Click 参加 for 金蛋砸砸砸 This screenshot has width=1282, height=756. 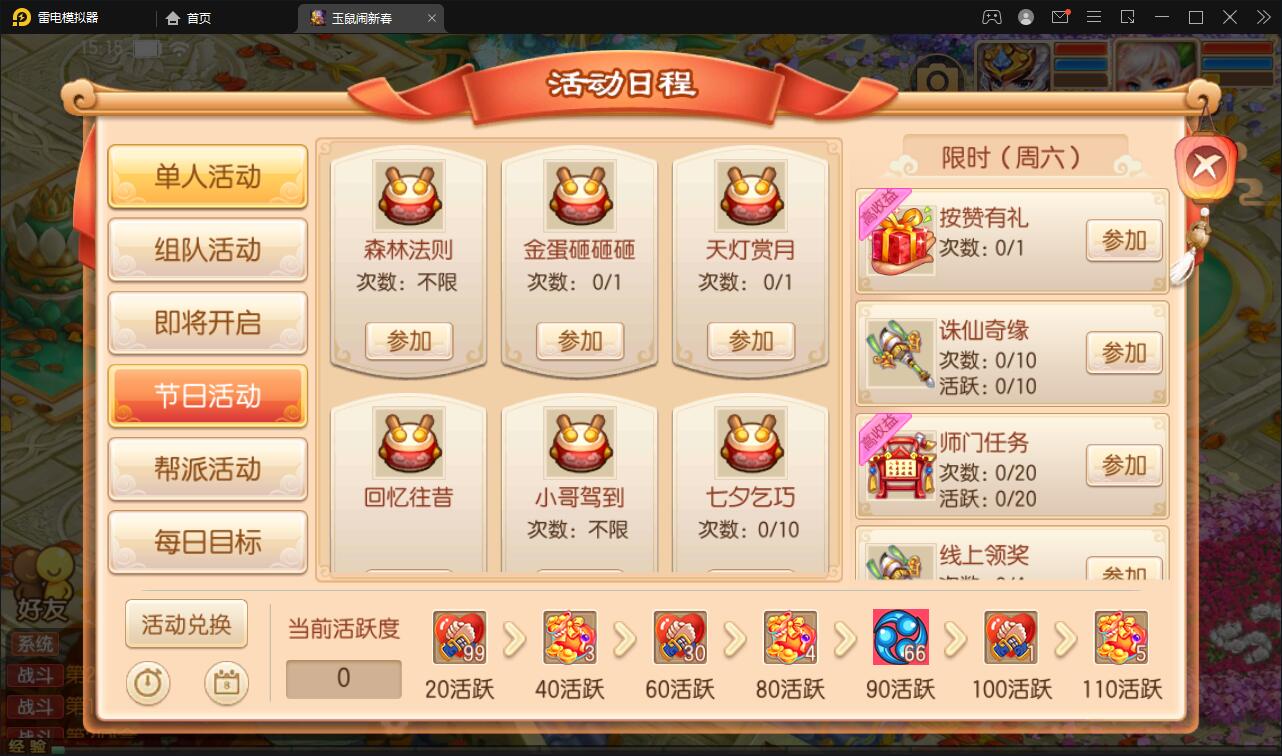click(x=579, y=341)
